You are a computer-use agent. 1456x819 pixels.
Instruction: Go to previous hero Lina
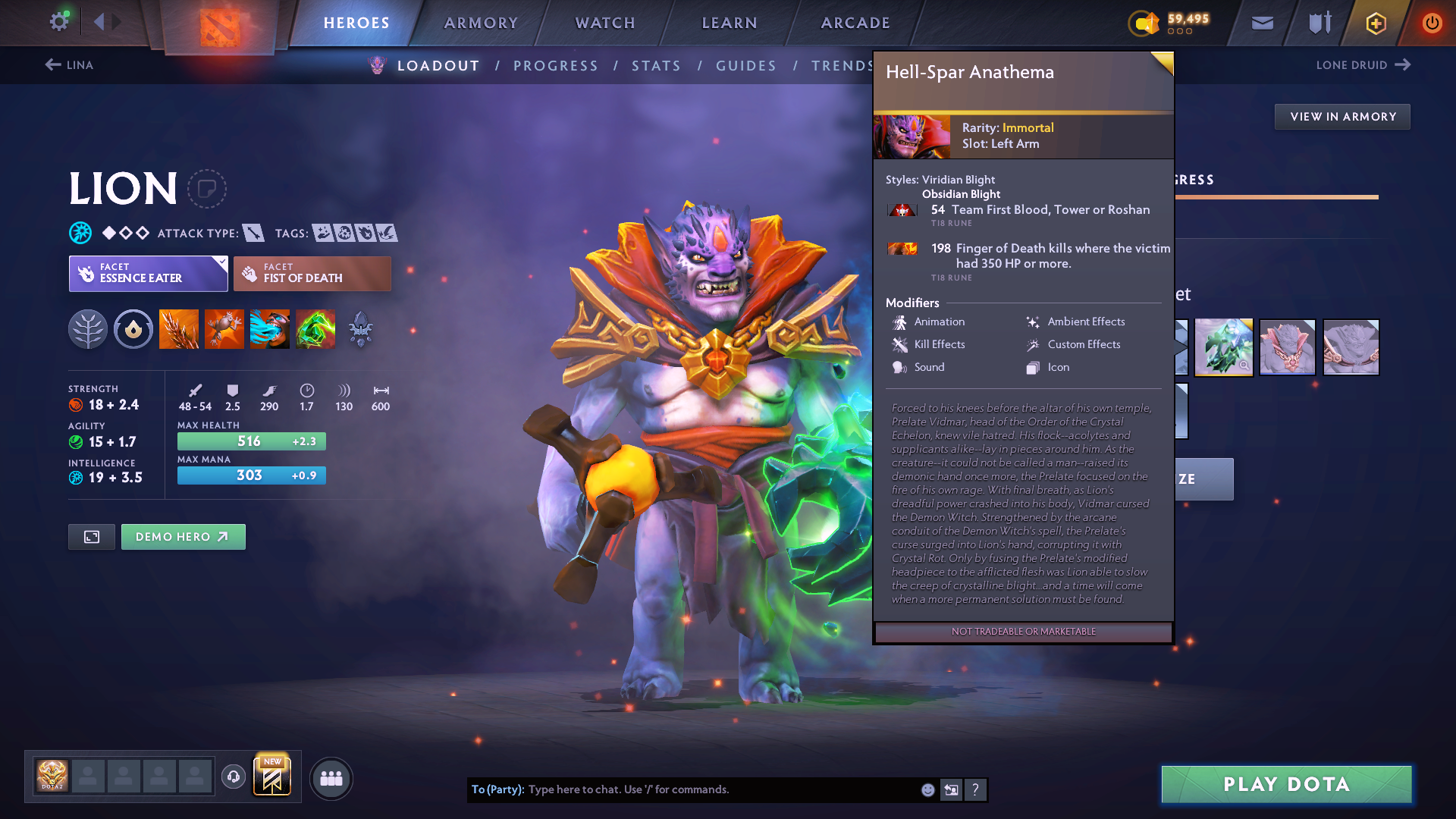point(69,65)
